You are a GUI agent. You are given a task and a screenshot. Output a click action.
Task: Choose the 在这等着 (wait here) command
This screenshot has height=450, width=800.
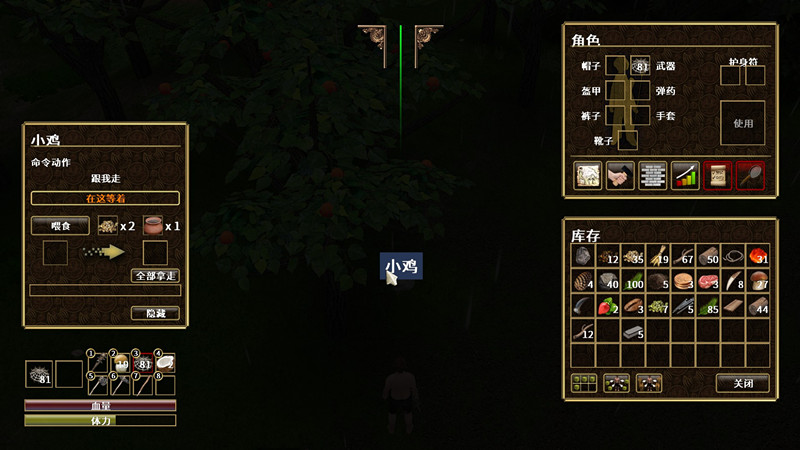(x=105, y=198)
